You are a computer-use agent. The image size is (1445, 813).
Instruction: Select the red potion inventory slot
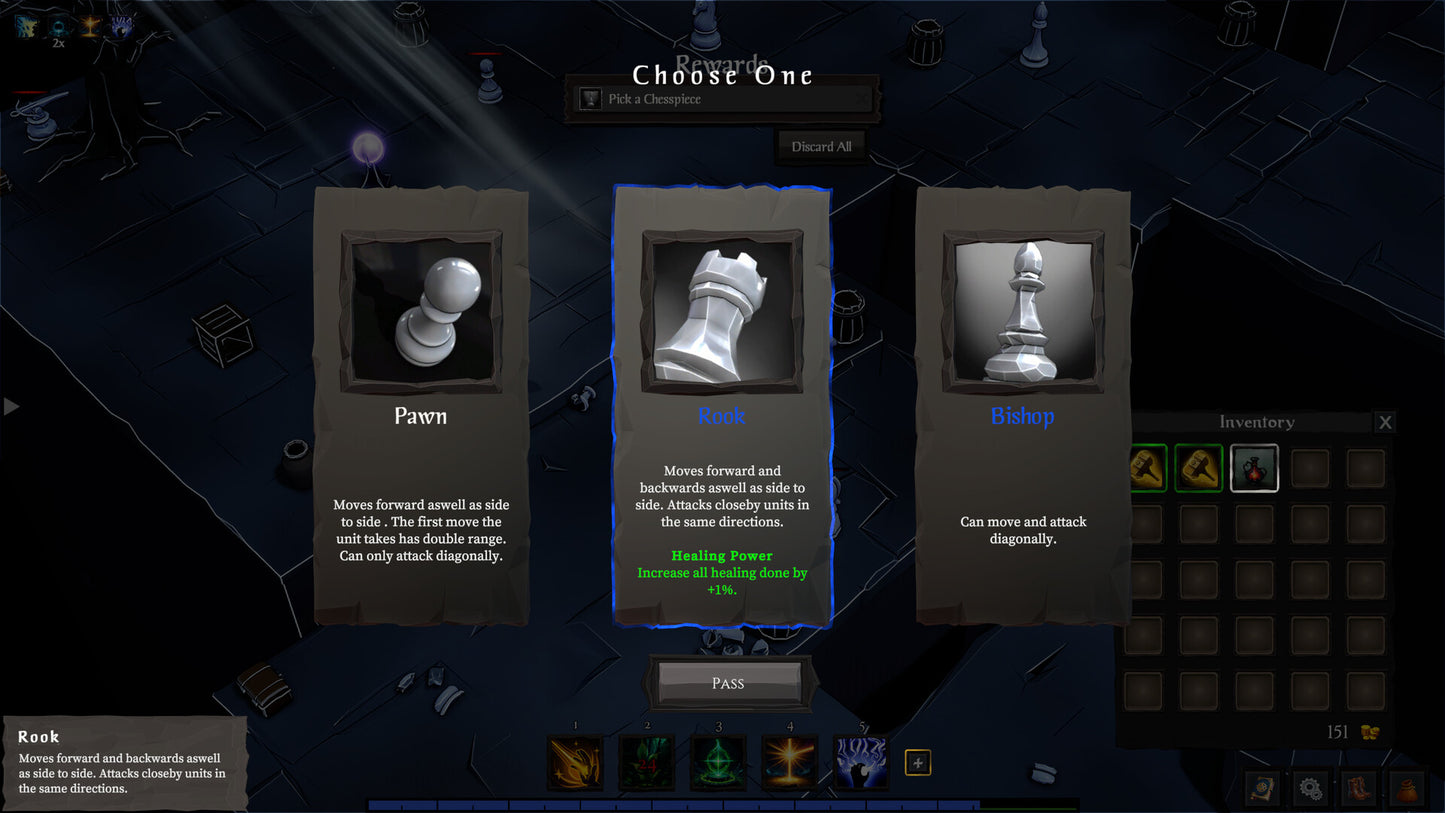point(1254,469)
